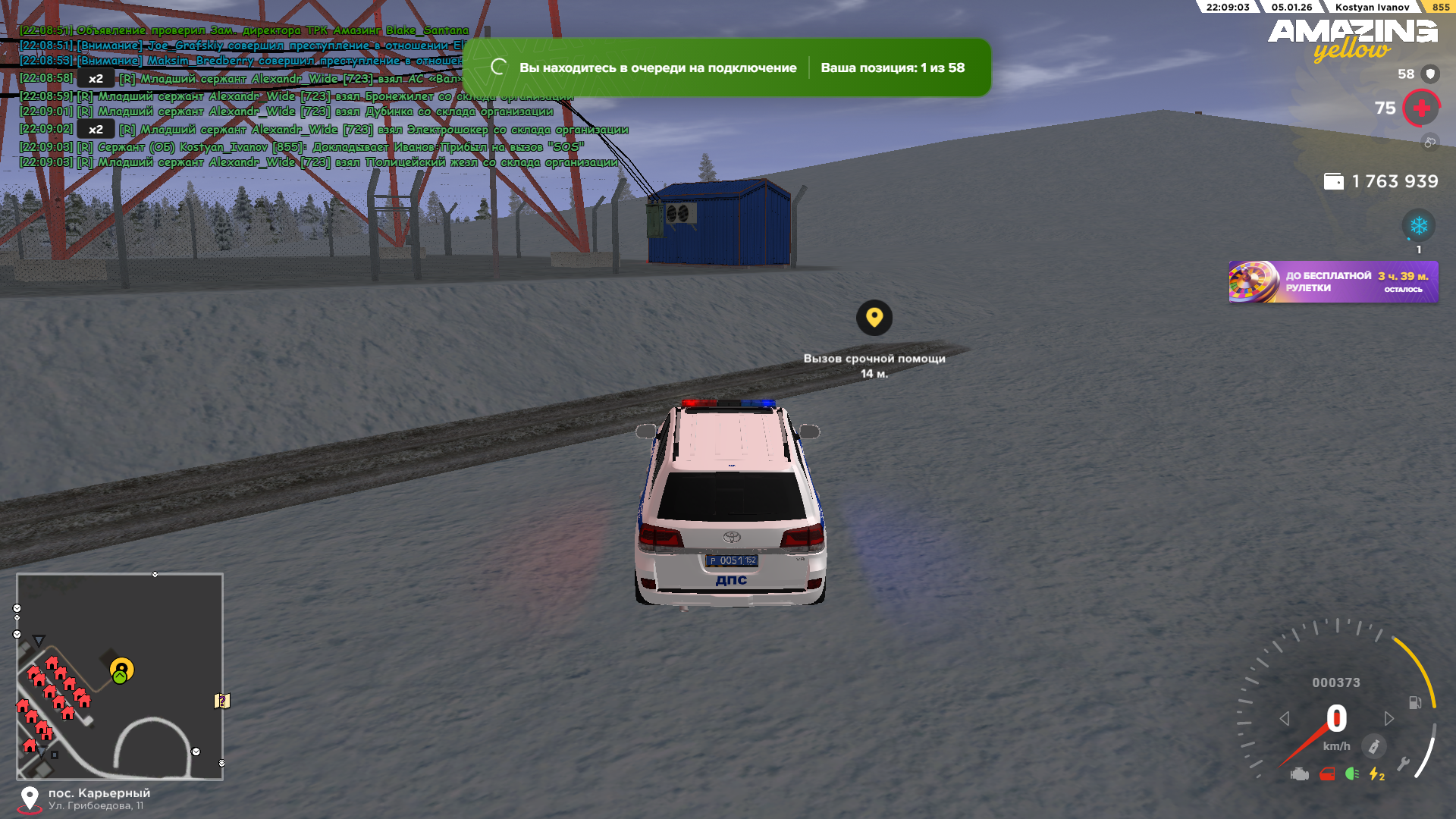
Task: Click the green headlights indicator
Action: coord(1351,774)
